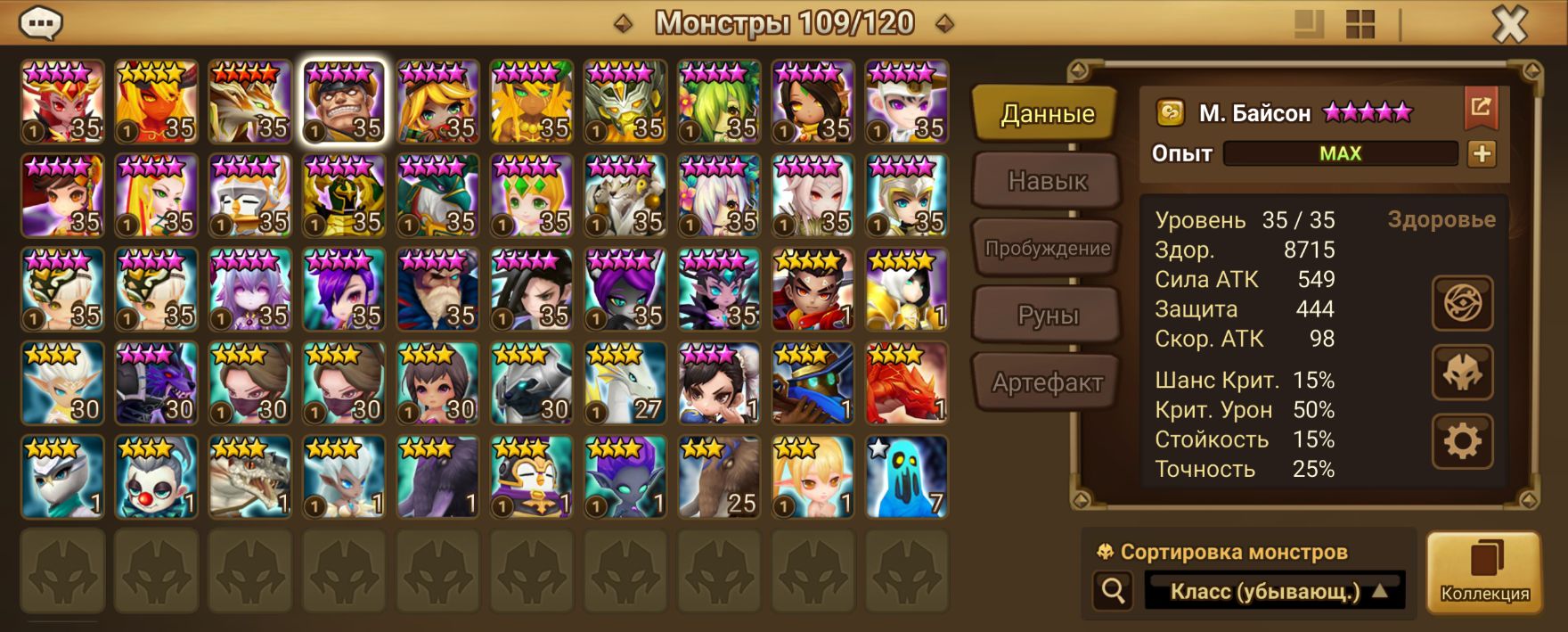Open the Класс (убывающ.) sort dropdown
Viewport: 1568px width, 632px height.
click(1275, 591)
